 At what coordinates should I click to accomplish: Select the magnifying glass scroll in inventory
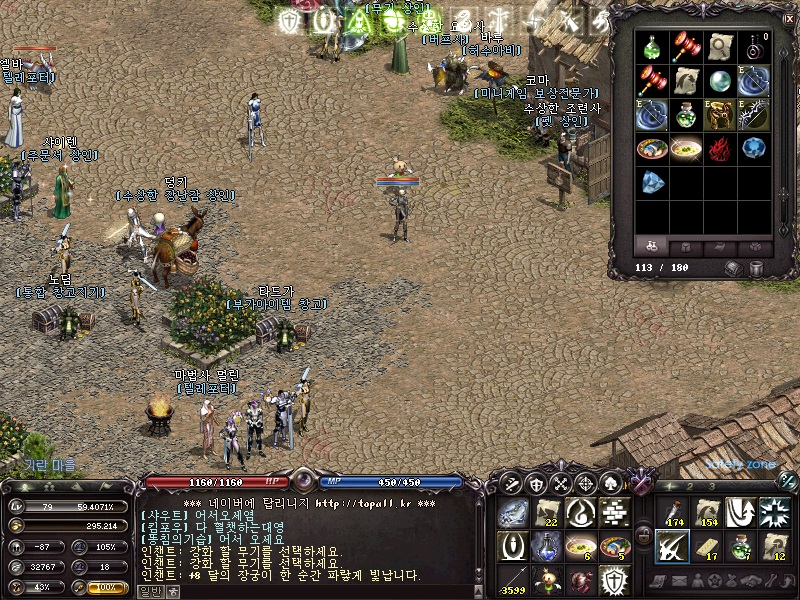click(720, 47)
